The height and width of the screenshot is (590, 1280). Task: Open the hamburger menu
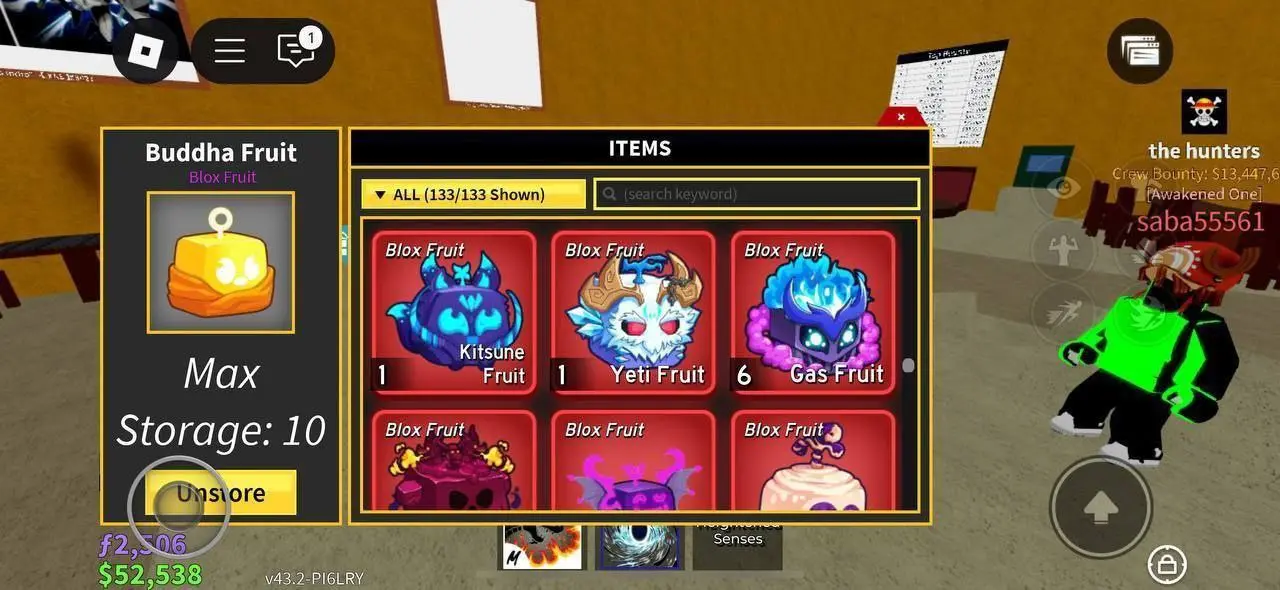pyautogui.click(x=230, y=51)
